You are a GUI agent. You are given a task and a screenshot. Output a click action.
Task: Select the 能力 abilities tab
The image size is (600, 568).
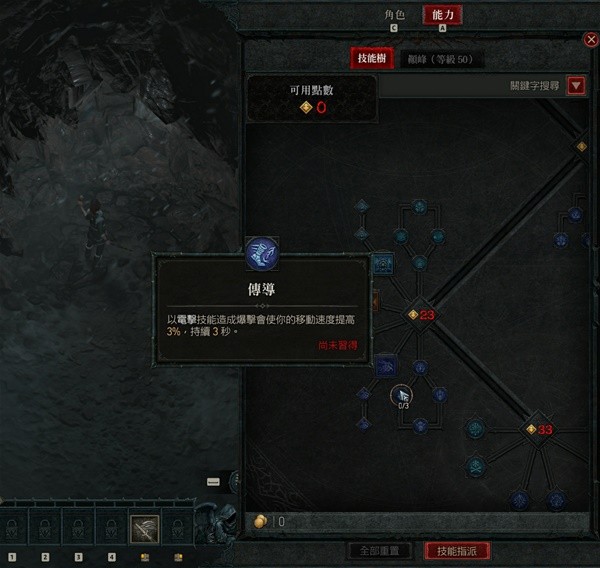pos(443,15)
